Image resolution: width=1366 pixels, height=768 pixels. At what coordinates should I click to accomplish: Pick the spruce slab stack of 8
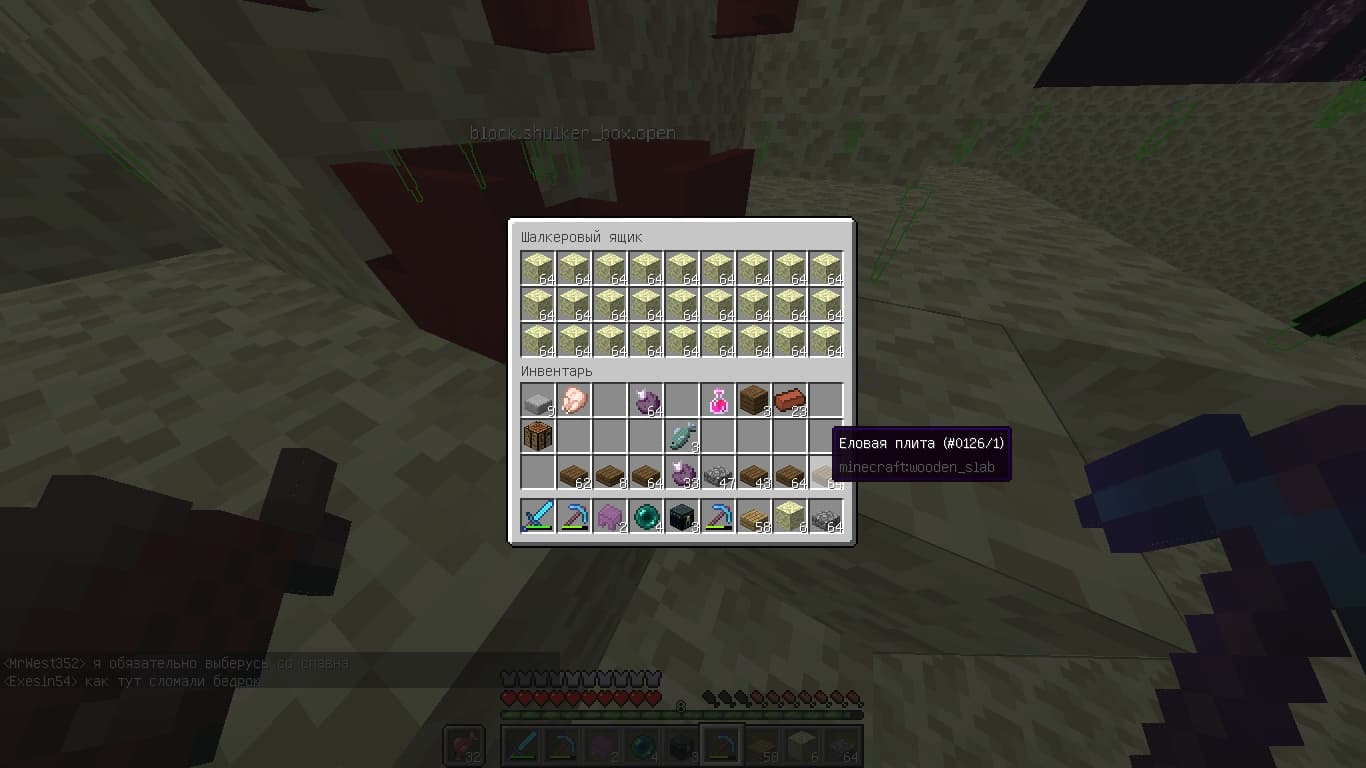[609, 473]
